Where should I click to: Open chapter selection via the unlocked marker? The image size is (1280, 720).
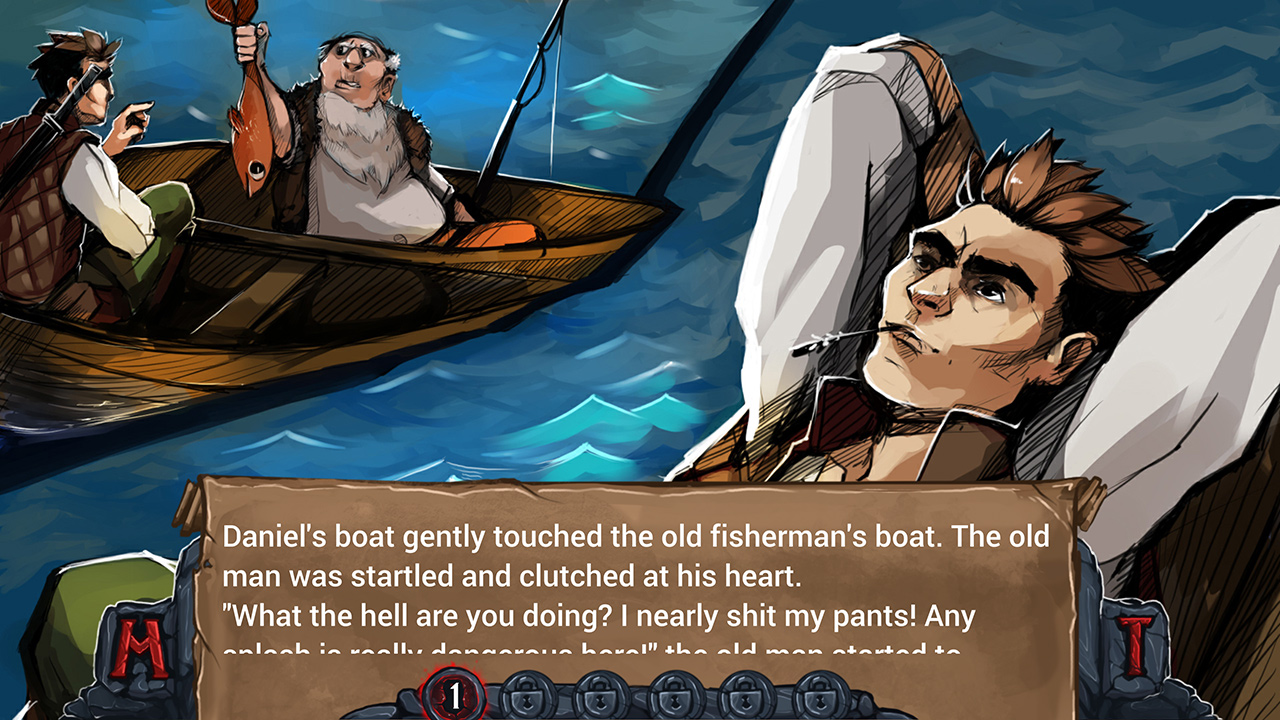coord(454,697)
